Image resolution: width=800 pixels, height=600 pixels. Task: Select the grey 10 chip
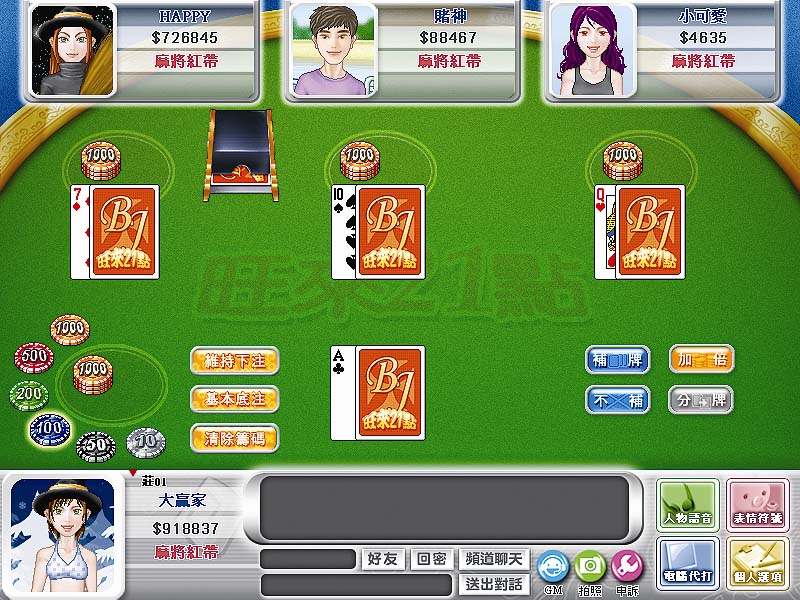(146, 440)
